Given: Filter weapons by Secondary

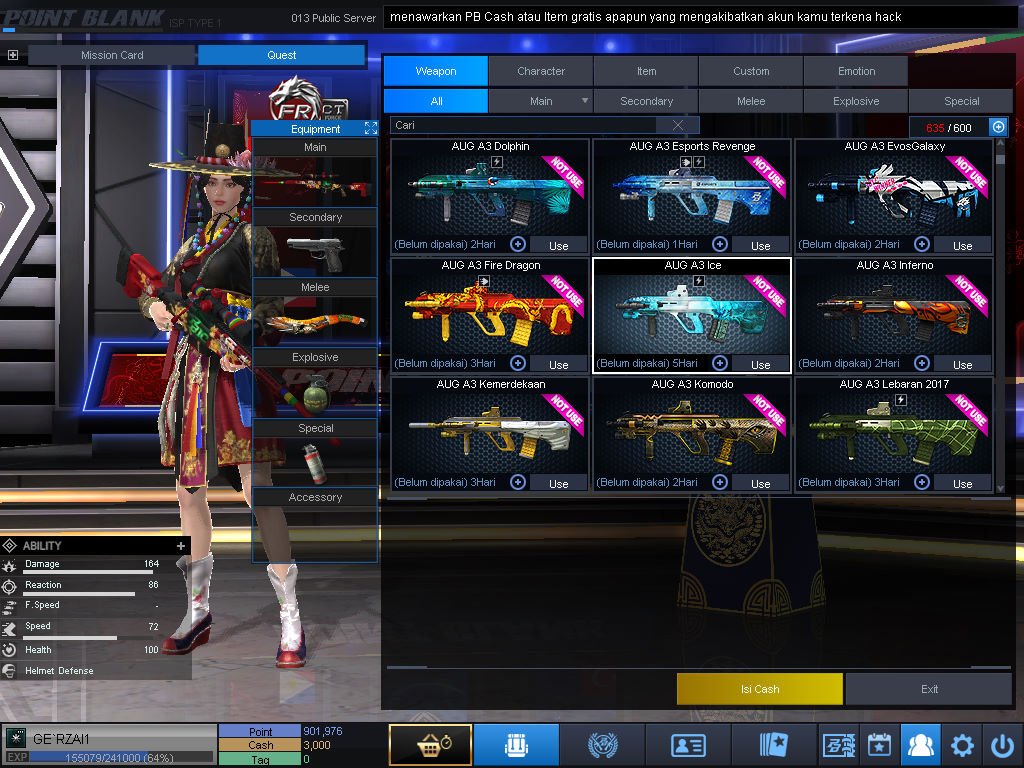Looking at the screenshot, I should (x=646, y=101).
